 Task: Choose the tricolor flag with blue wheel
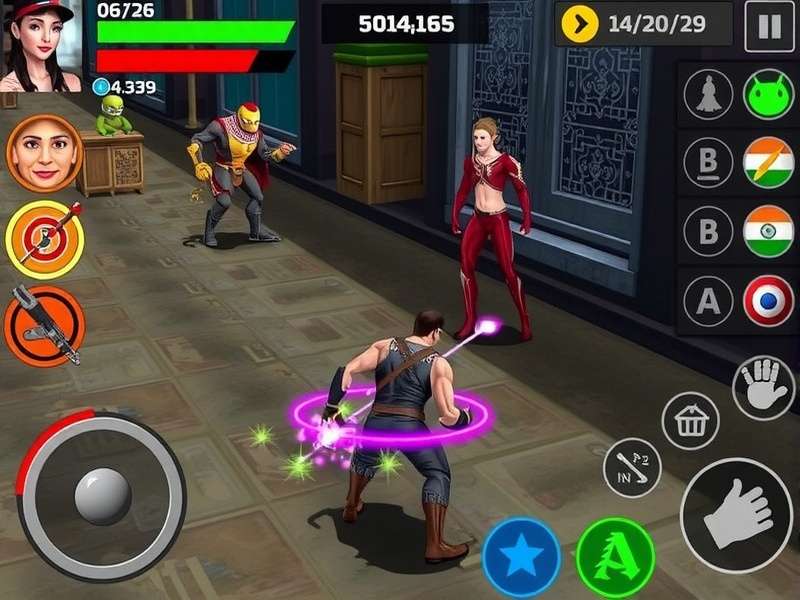coord(768,232)
